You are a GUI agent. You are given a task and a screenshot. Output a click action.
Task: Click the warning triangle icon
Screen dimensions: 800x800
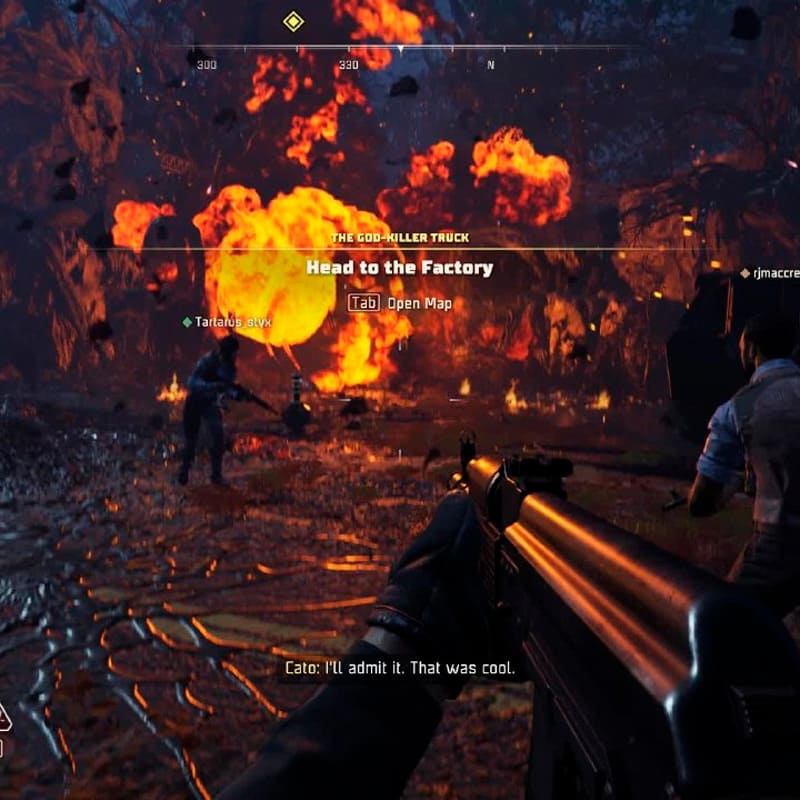[3, 716]
